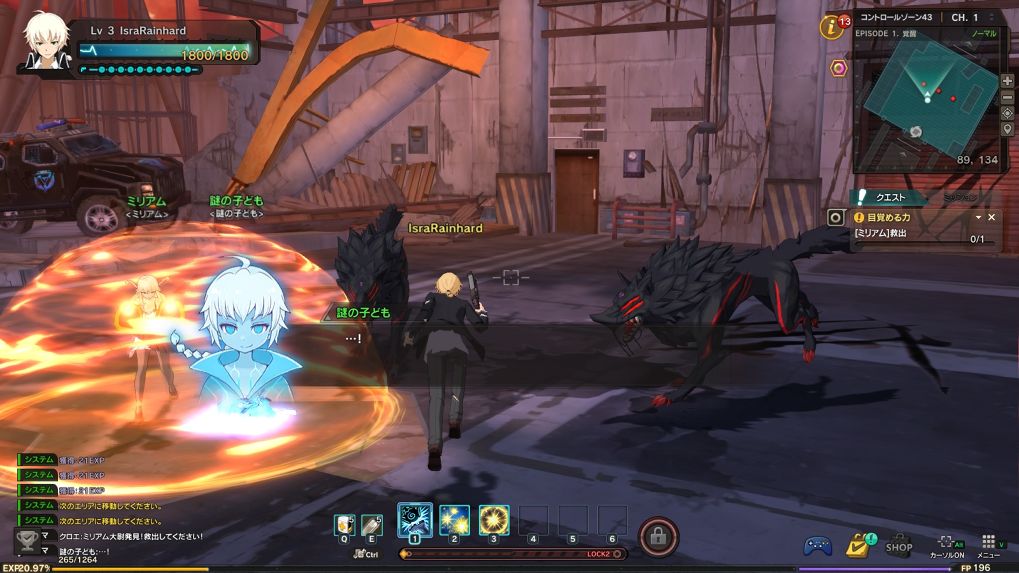Open the blue gamepad icon

pyautogui.click(x=818, y=546)
